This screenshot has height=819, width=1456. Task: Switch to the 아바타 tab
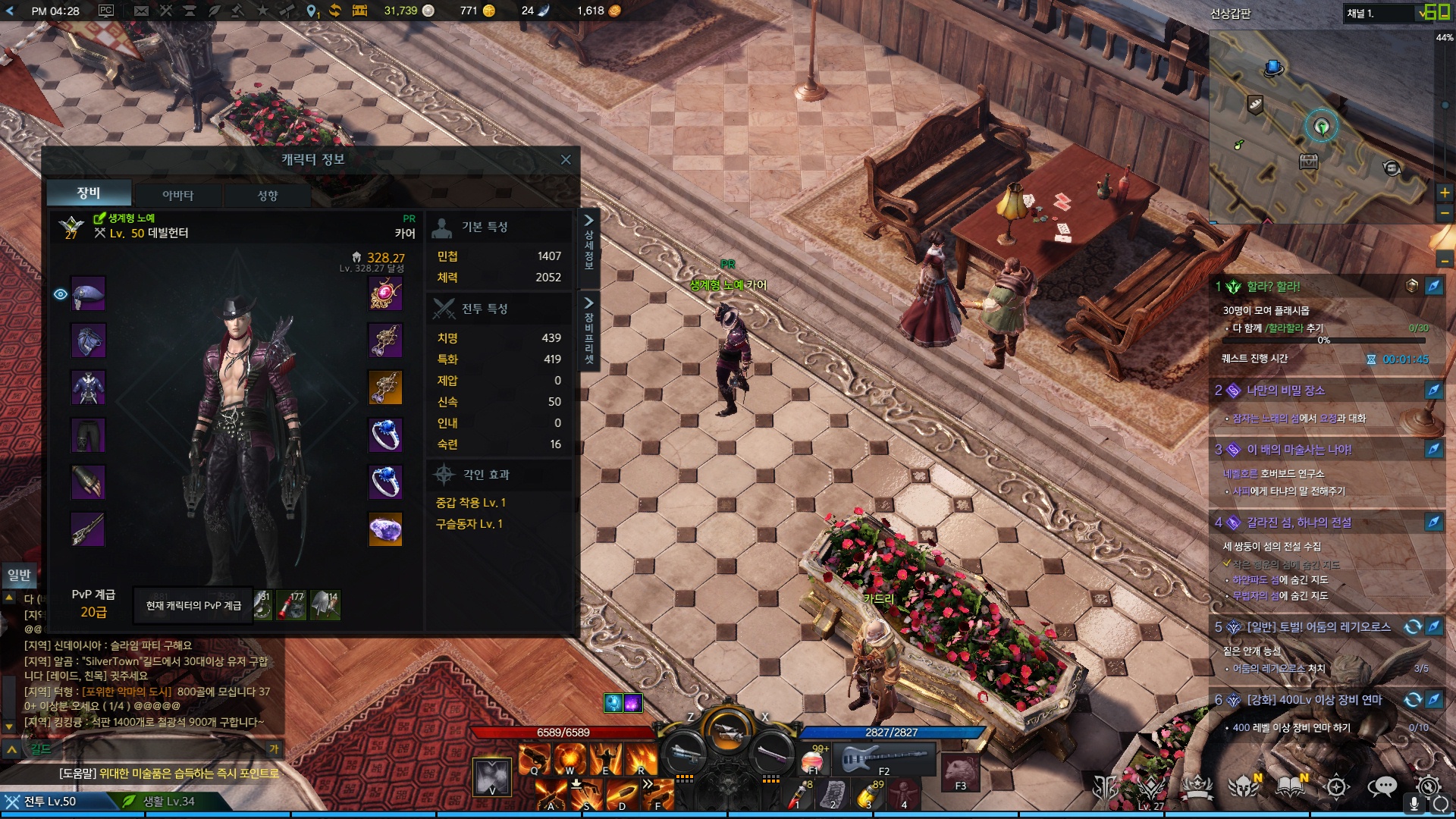click(177, 195)
